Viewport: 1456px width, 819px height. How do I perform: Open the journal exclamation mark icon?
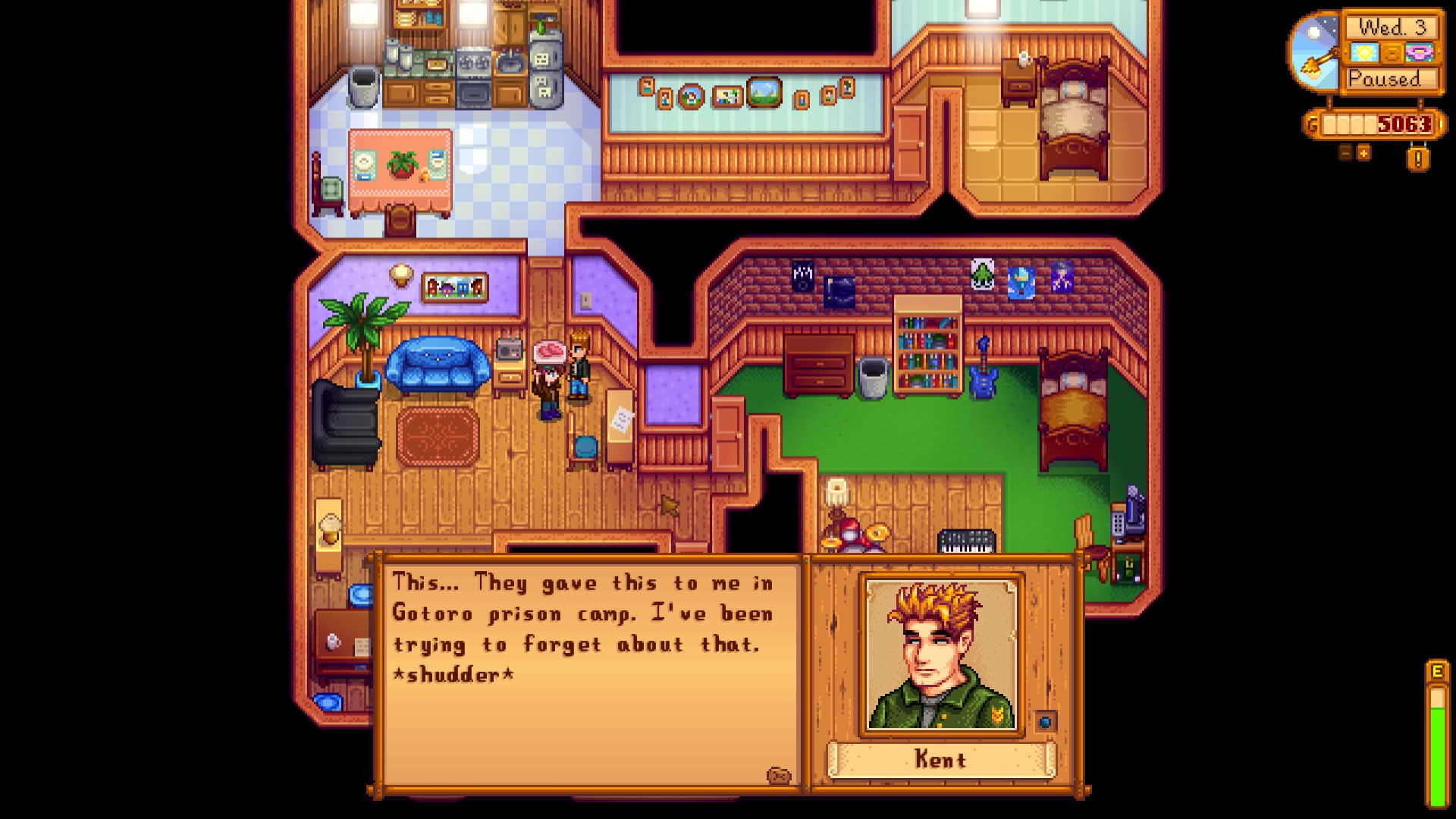[1418, 159]
